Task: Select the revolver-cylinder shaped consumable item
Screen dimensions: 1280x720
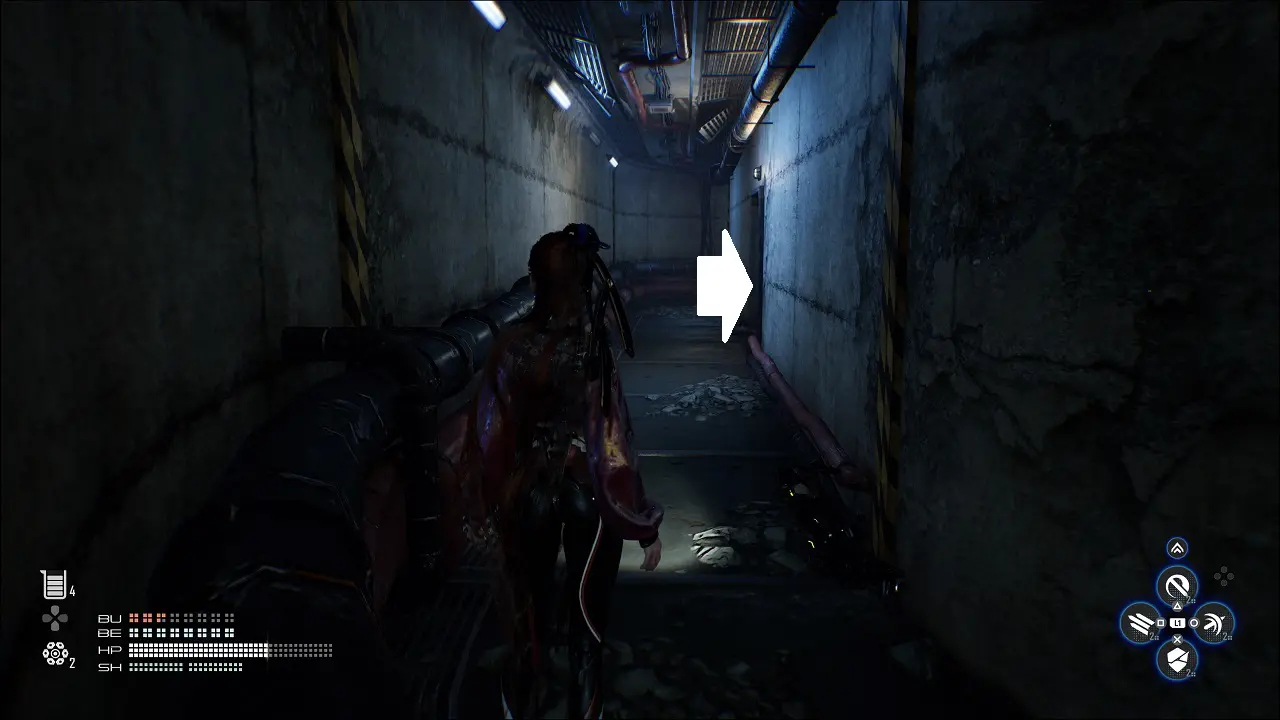Action: click(x=54, y=653)
